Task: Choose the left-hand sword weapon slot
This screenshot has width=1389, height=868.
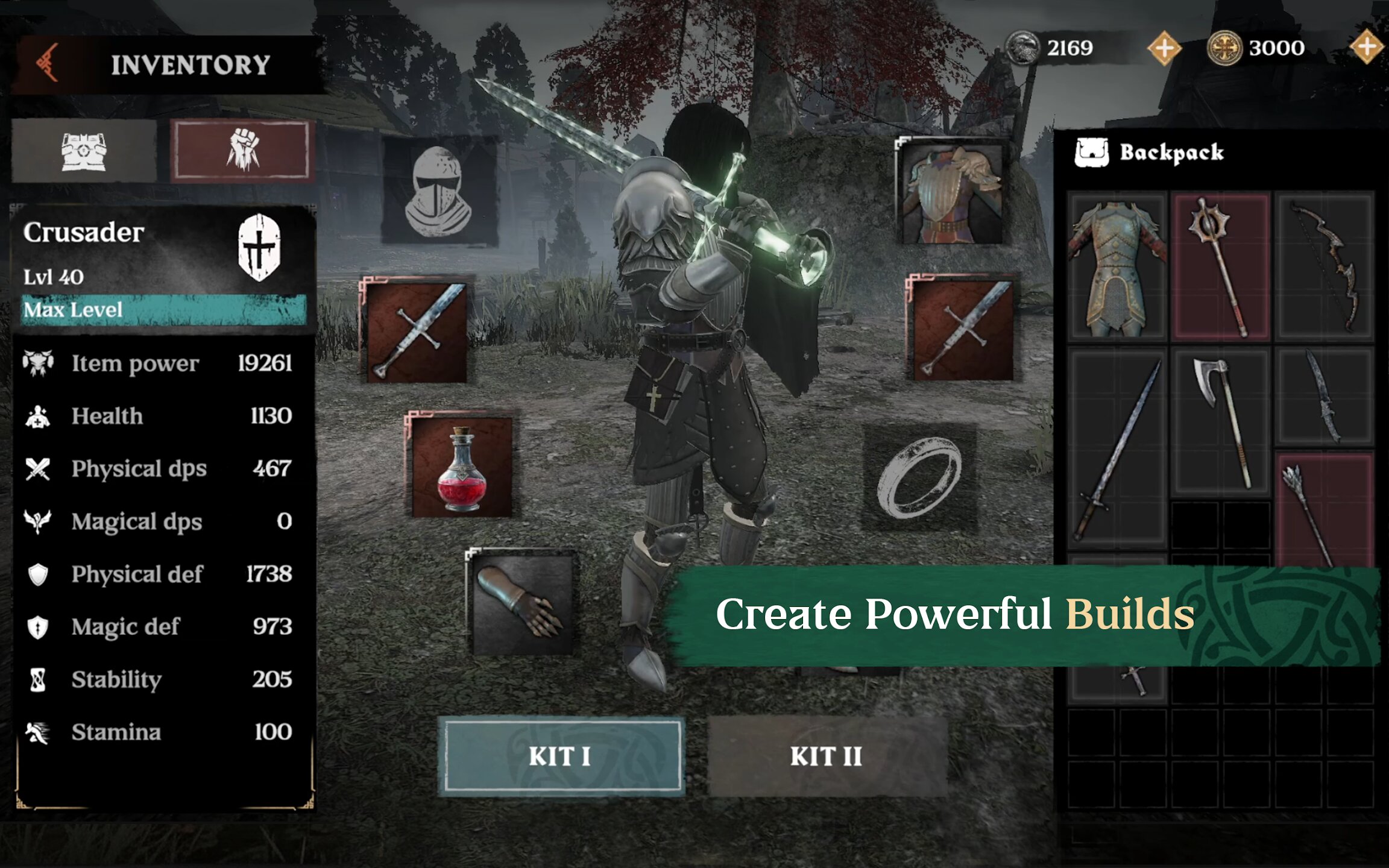Action: 417,332
